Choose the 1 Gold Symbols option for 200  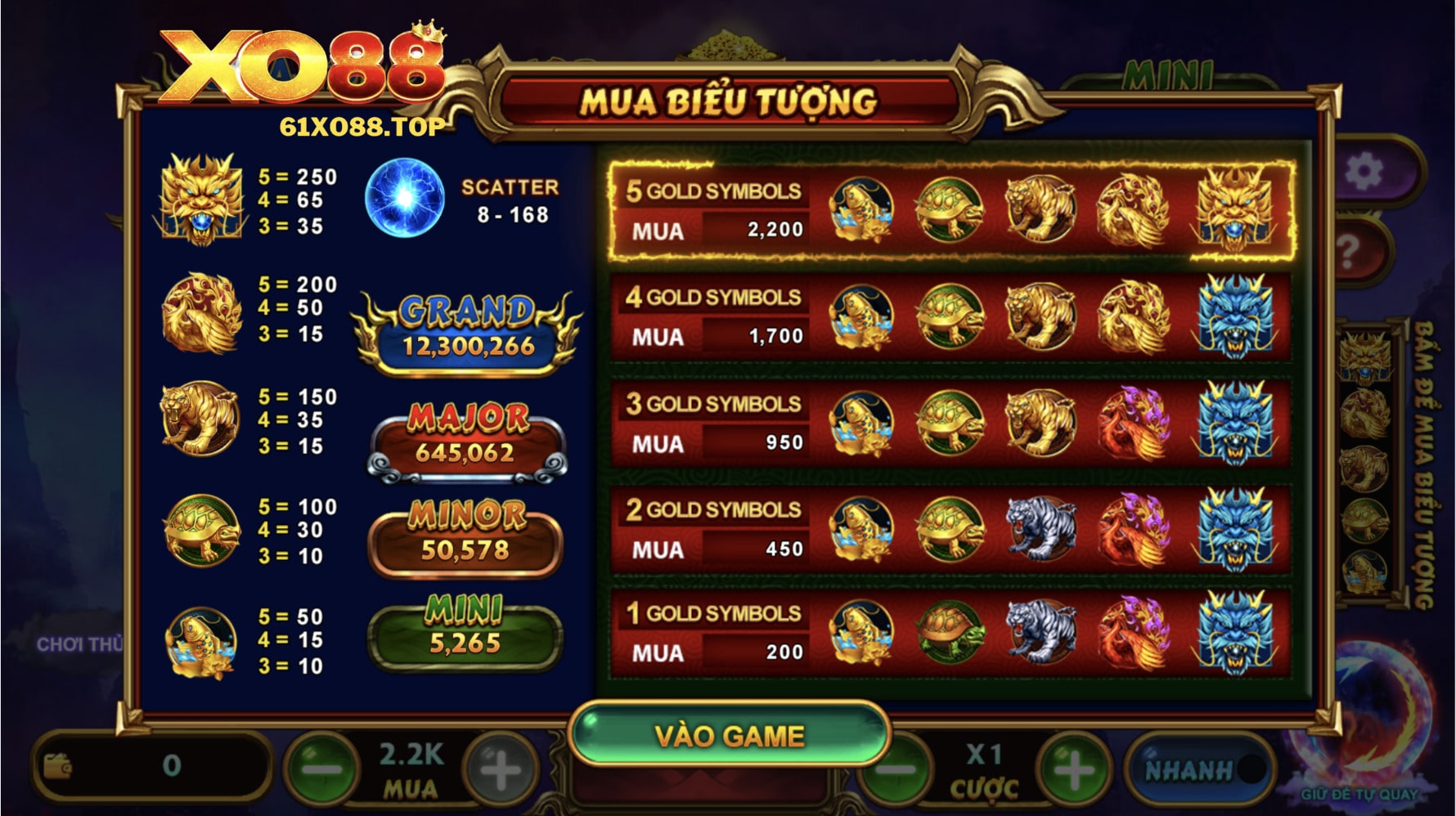click(x=951, y=635)
